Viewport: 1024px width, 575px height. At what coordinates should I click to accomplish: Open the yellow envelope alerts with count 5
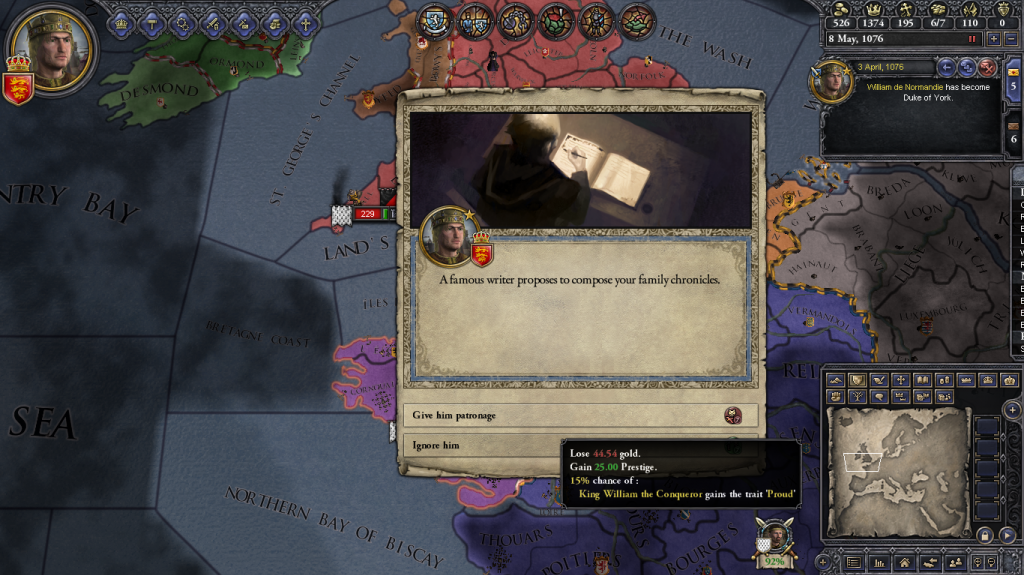pos(1014,87)
